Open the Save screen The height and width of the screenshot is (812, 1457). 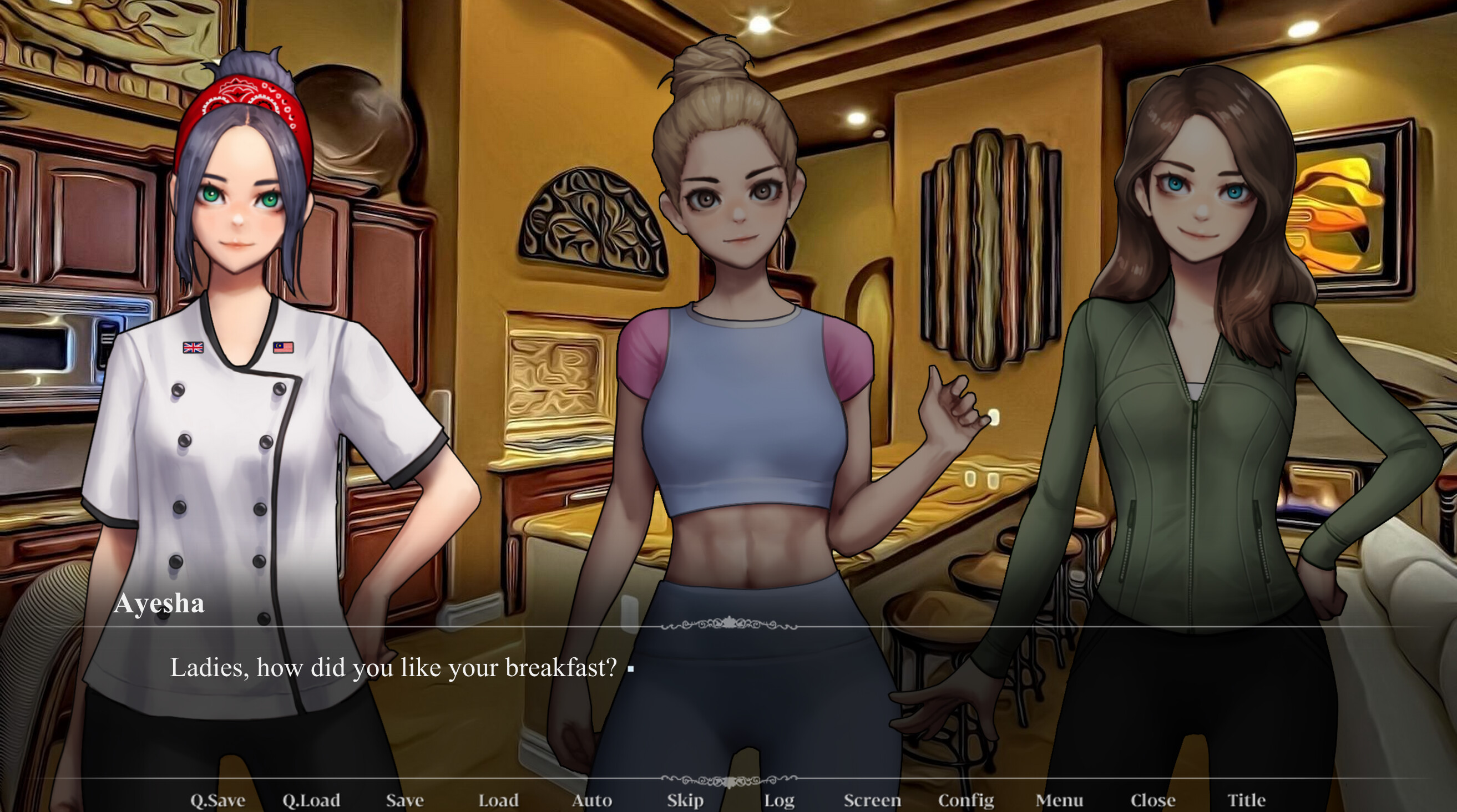(405, 800)
